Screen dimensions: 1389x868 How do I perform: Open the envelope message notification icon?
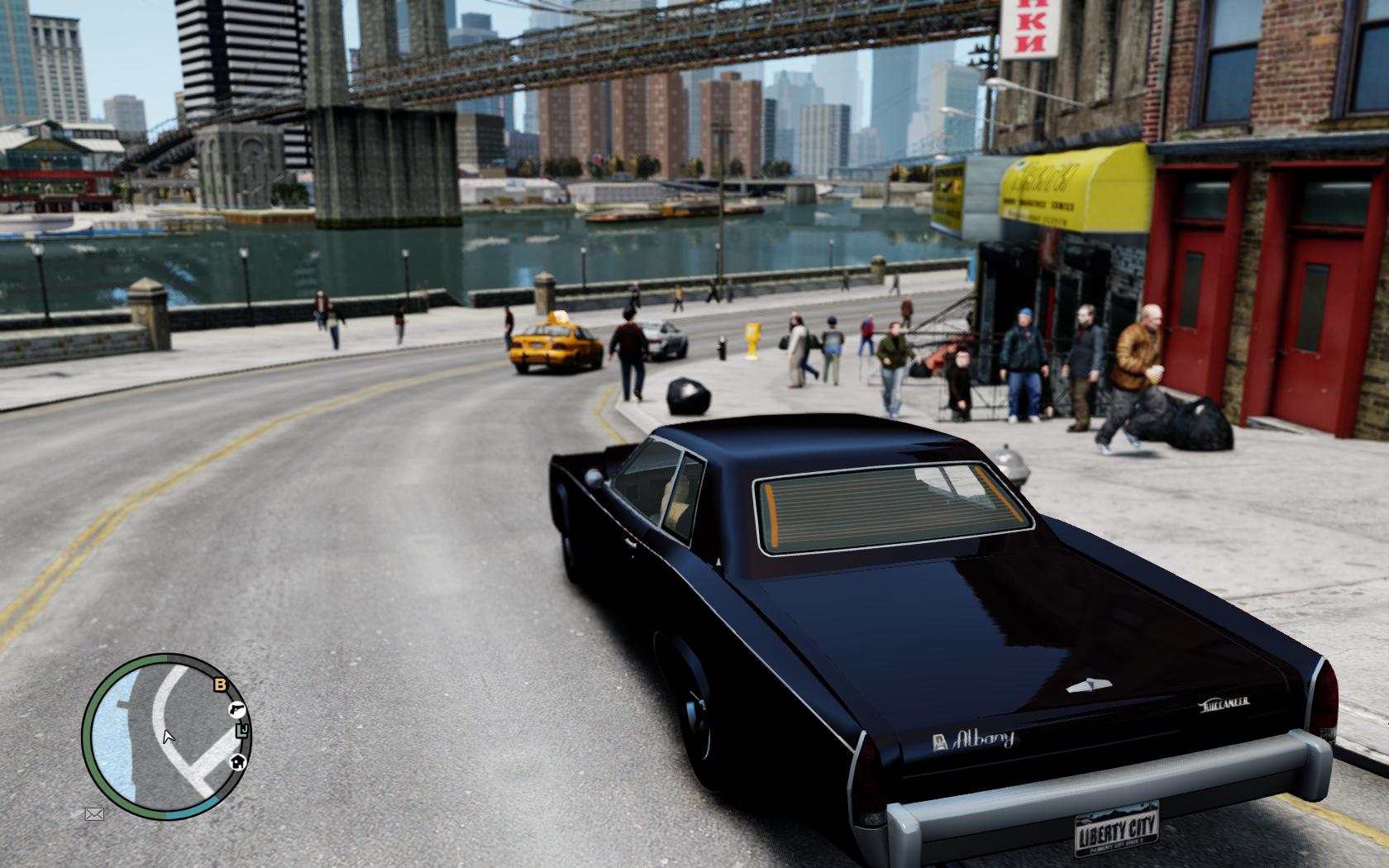[94, 814]
